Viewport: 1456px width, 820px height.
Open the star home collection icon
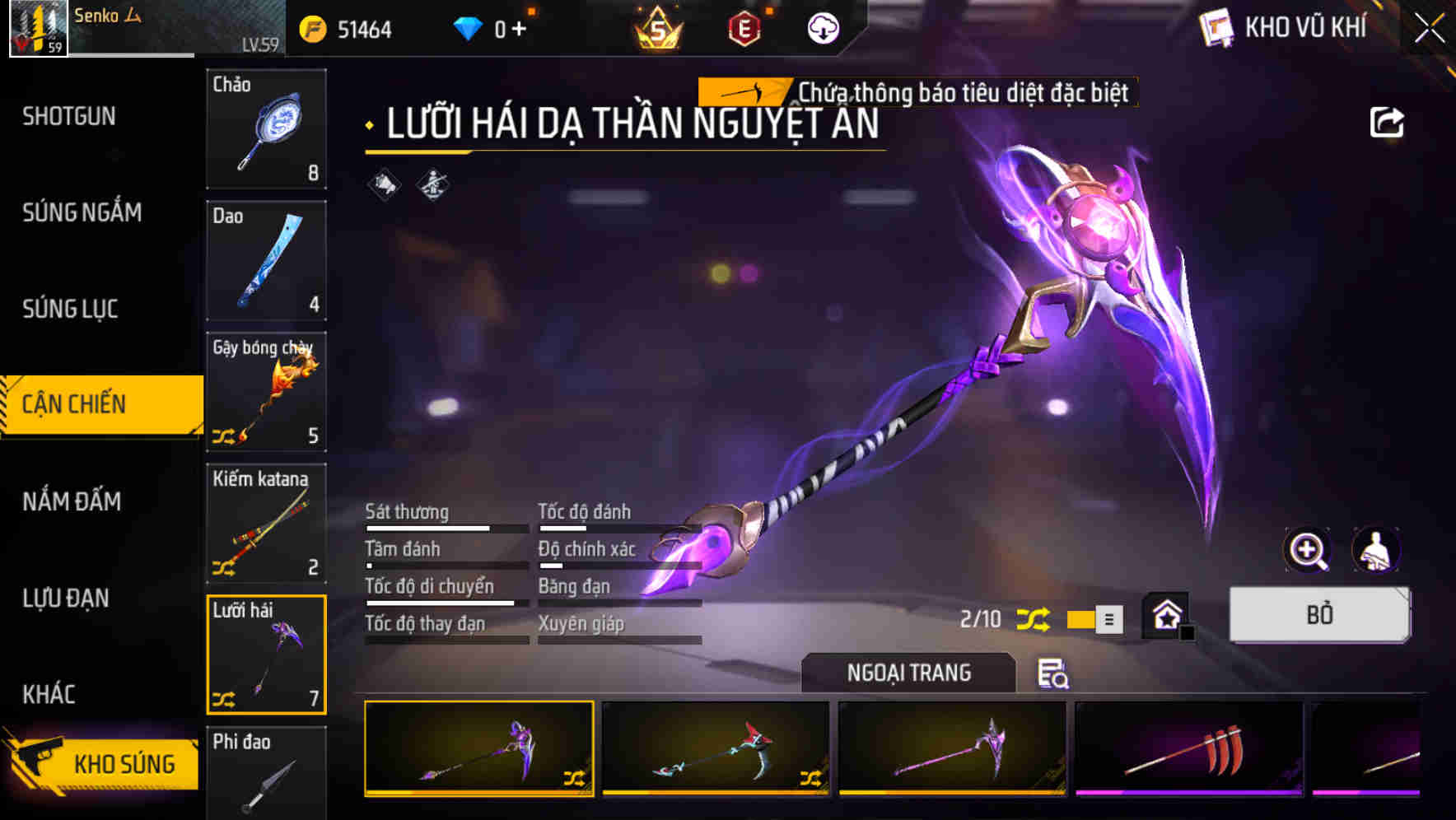pyautogui.click(x=1165, y=615)
